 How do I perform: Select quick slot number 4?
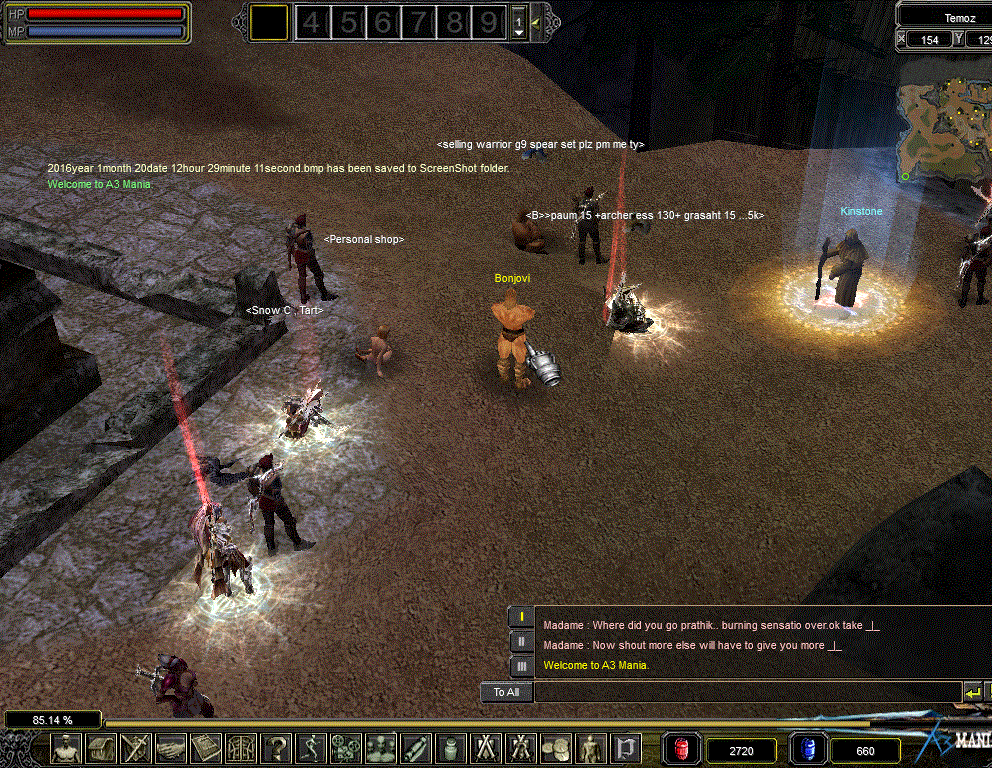pos(312,22)
